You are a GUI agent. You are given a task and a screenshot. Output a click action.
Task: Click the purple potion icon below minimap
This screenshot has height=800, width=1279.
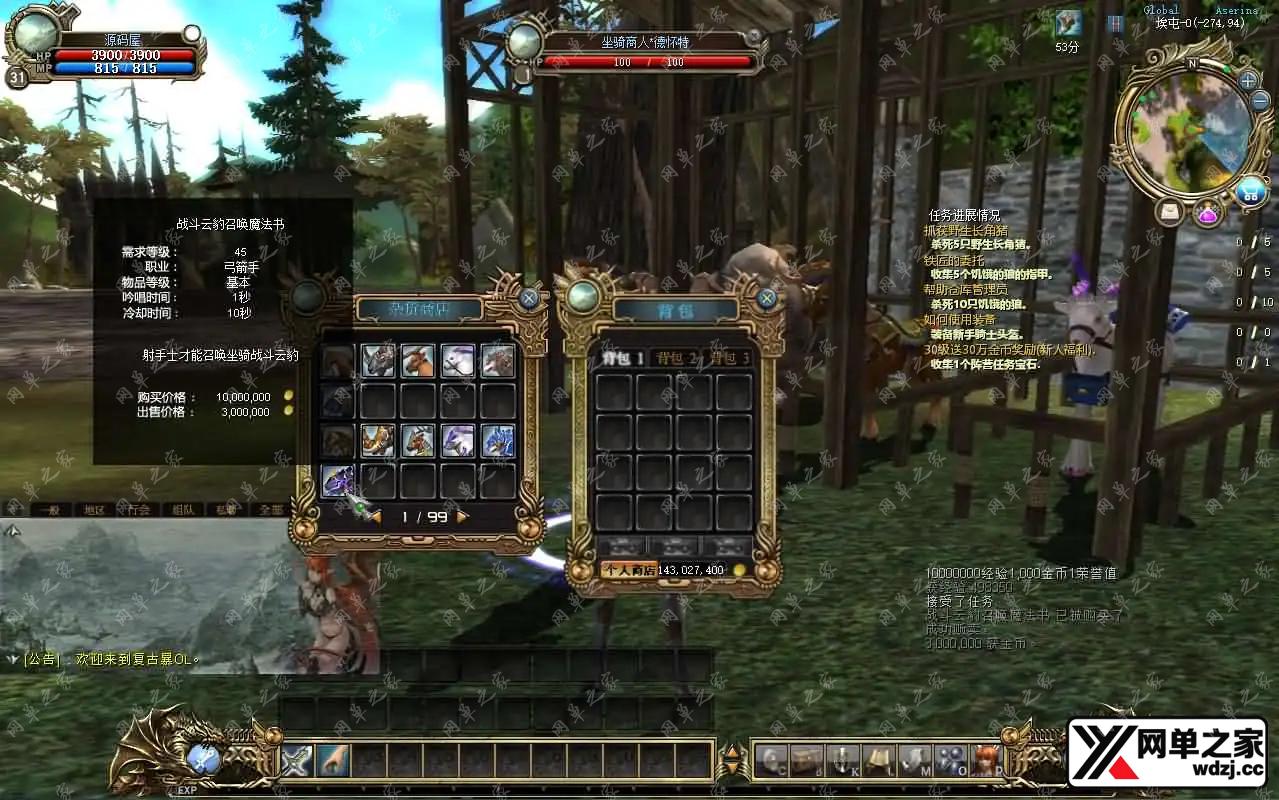point(1208,212)
